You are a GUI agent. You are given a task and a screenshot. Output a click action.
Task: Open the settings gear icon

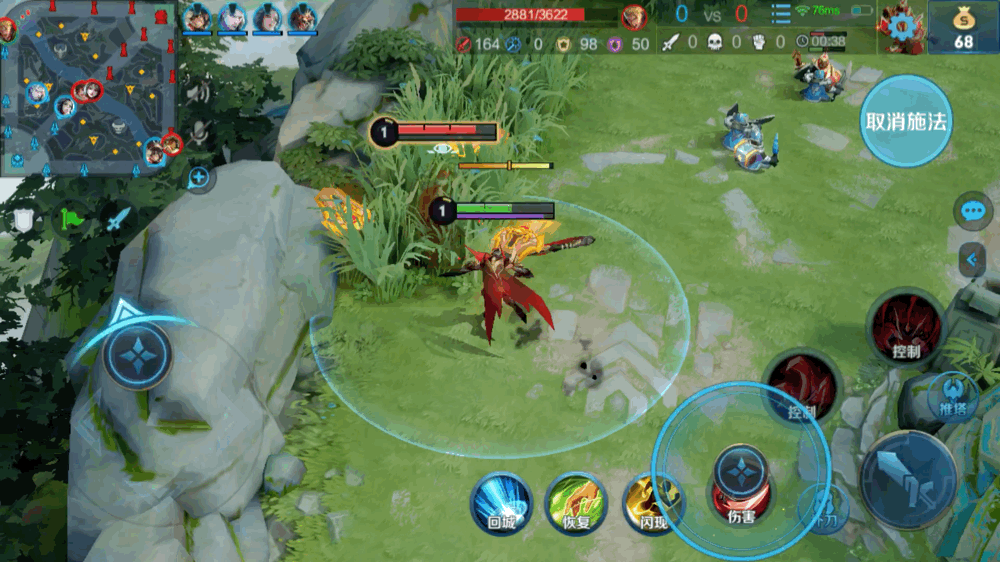pyautogui.click(x=900, y=26)
